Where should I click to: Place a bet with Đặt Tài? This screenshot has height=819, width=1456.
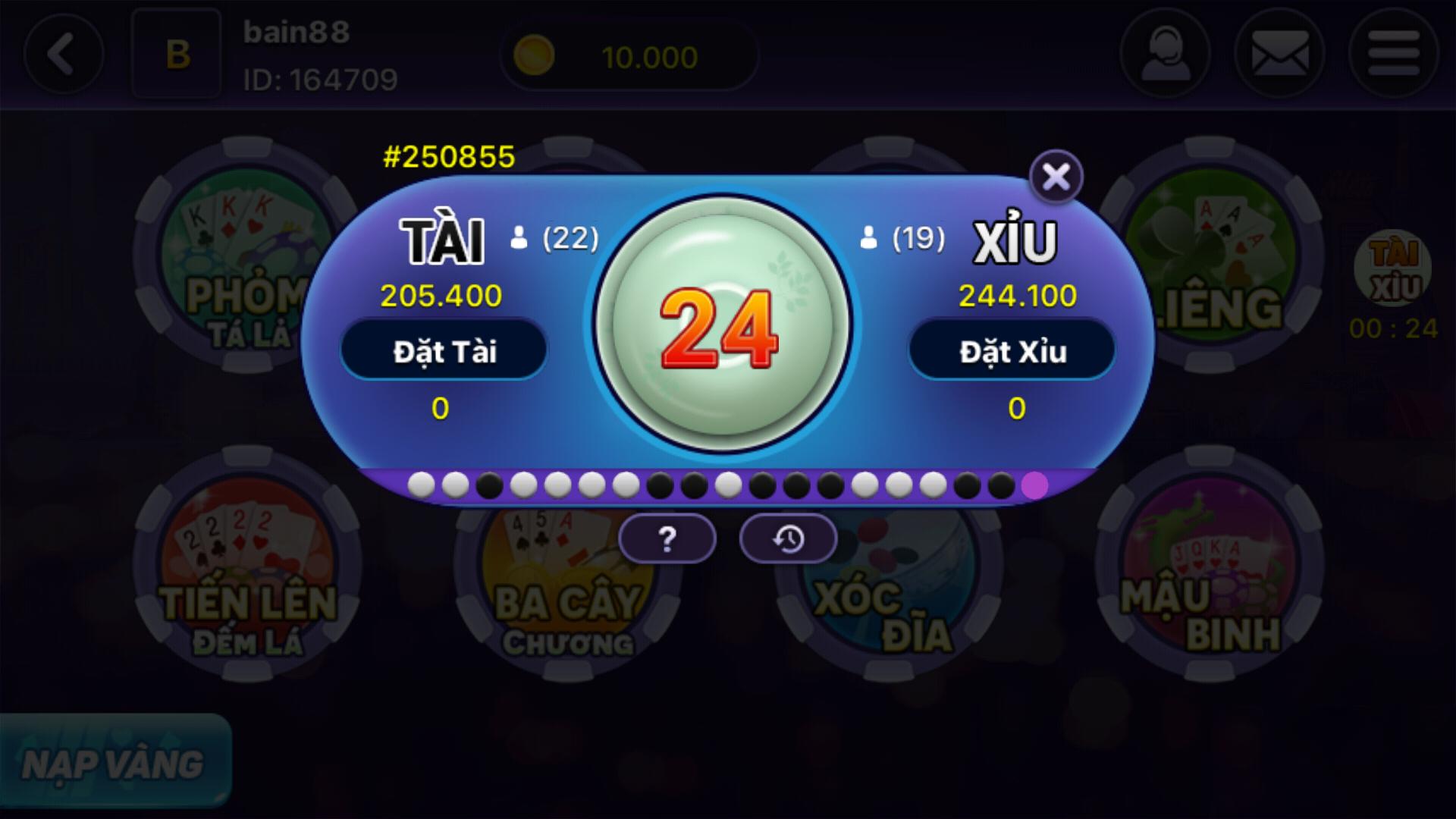[444, 350]
